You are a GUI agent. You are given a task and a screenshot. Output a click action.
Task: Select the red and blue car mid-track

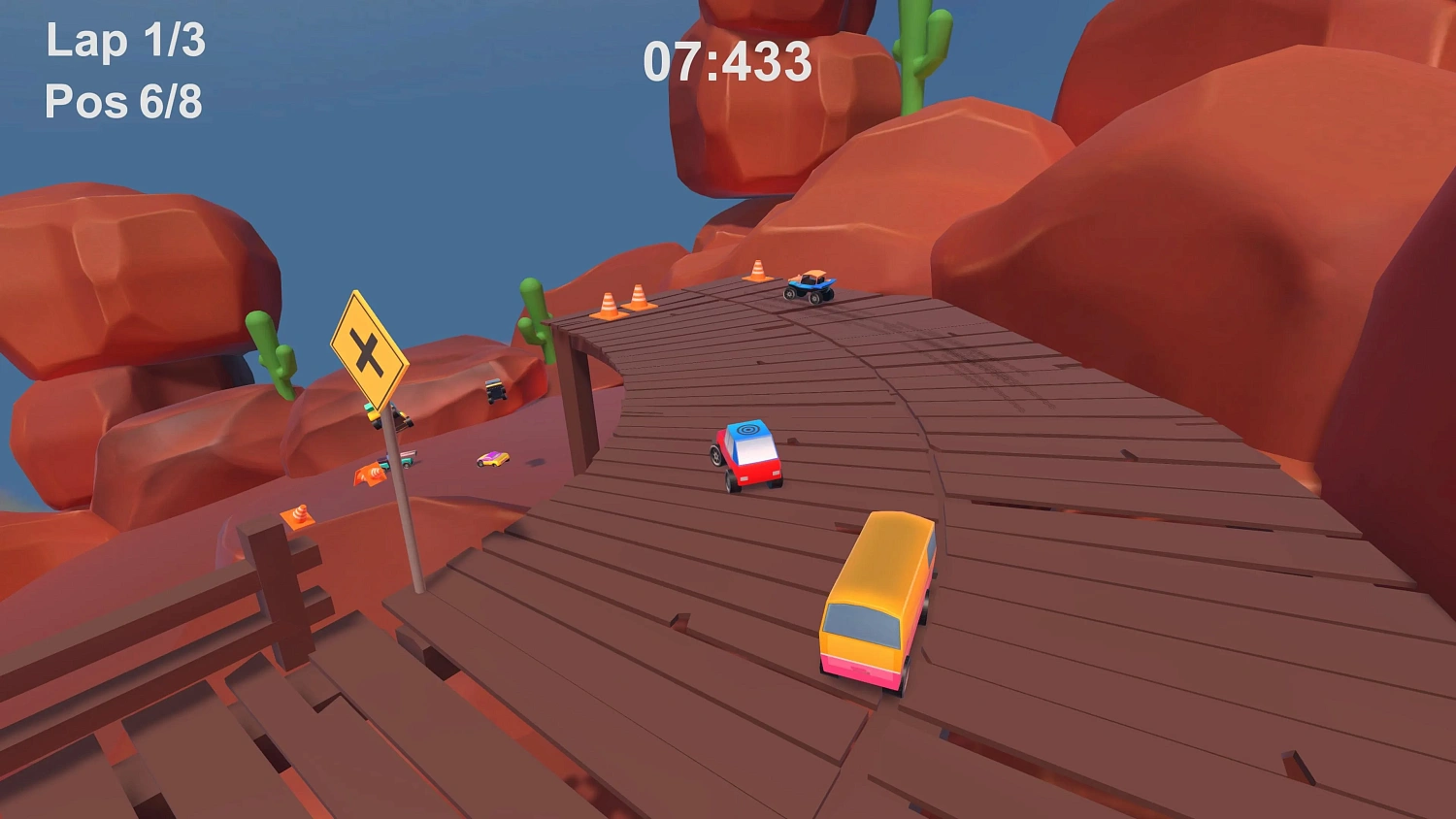point(745,454)
